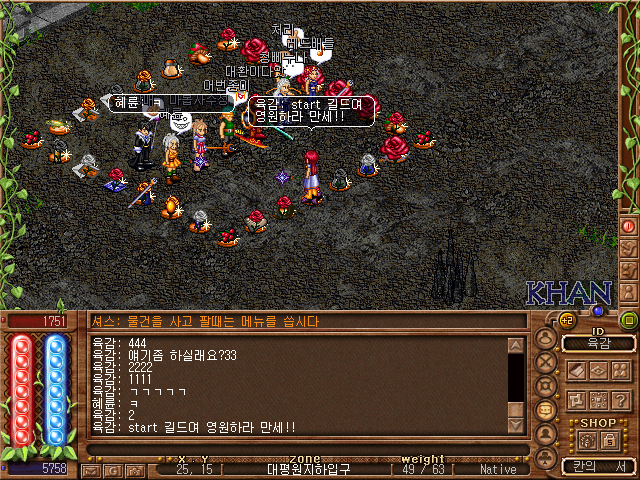The width and height of the screenshot is (640, 480).
Task: Click the red pause-symbol button
Action: tap(629, 226)
